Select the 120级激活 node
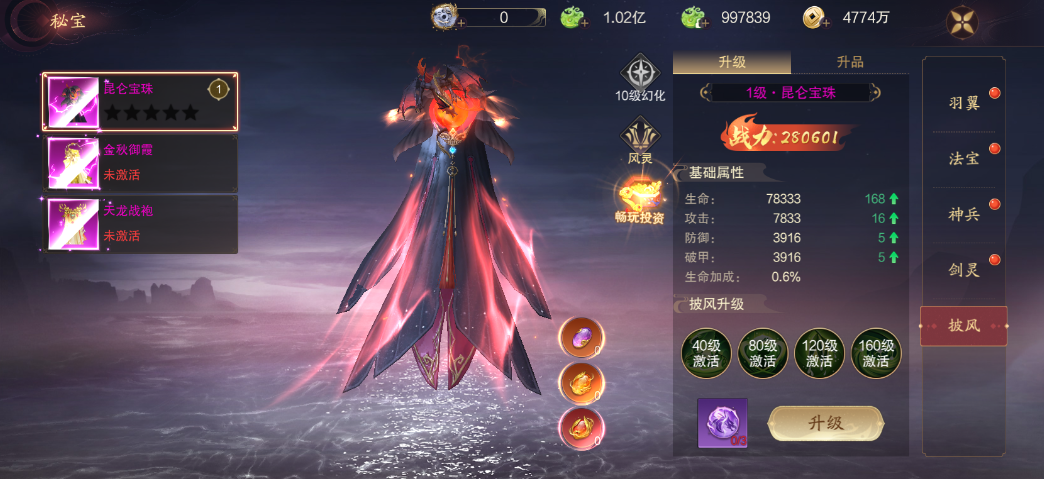Image resolution: width=1044 pixels, height=479 pixels. click(x=820, y=353)
